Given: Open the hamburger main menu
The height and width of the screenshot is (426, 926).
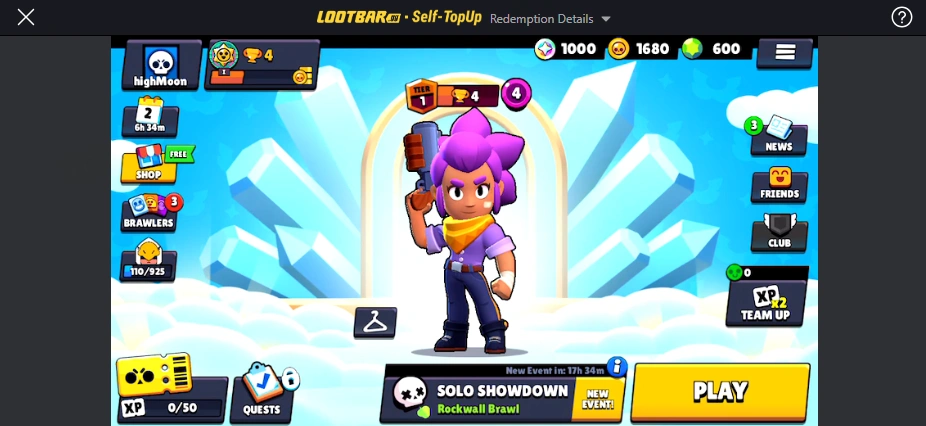Looking at the screenshot, I should click(785, 53).
